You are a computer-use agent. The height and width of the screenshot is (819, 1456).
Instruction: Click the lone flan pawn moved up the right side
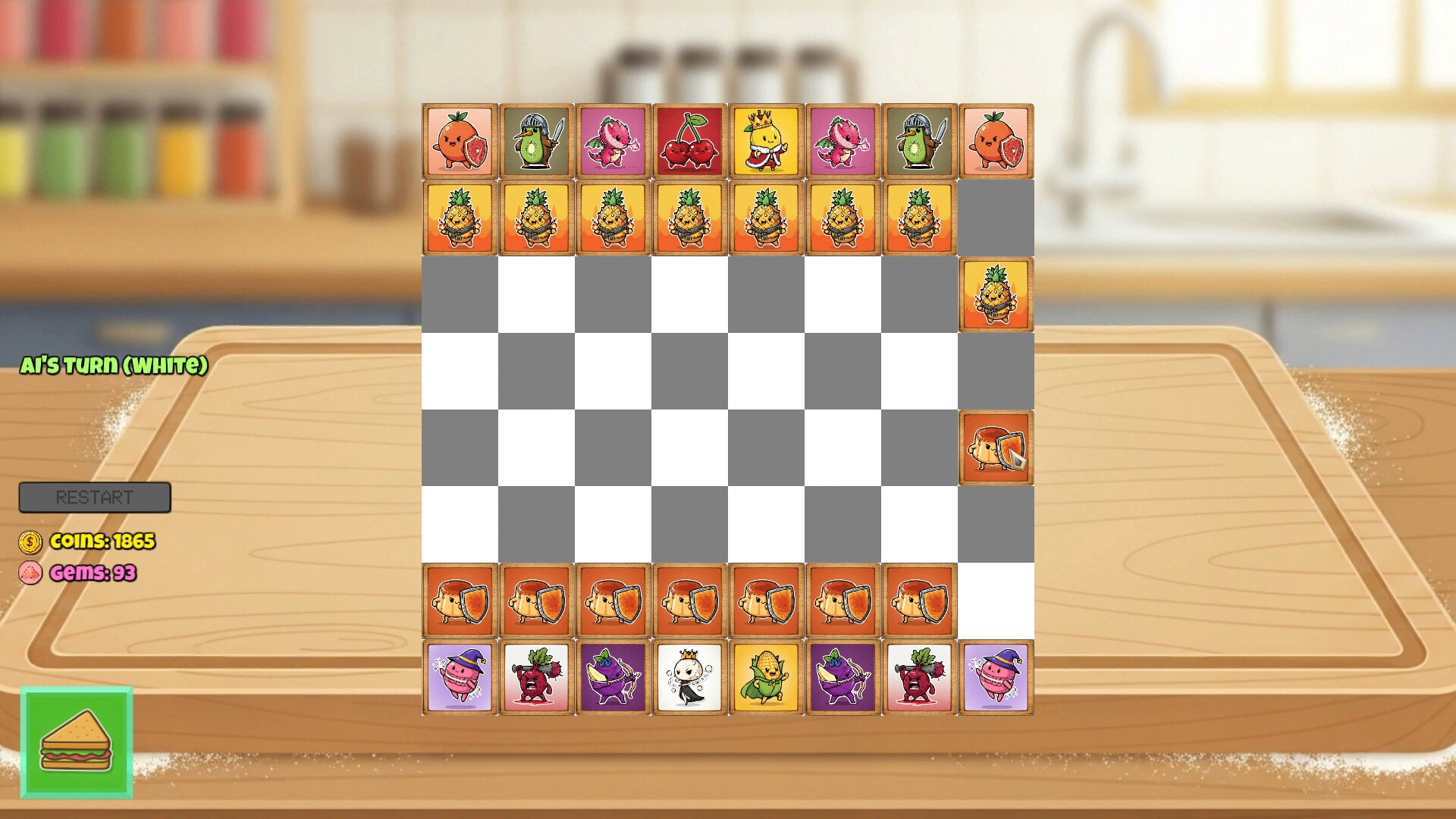pos(996,448)
